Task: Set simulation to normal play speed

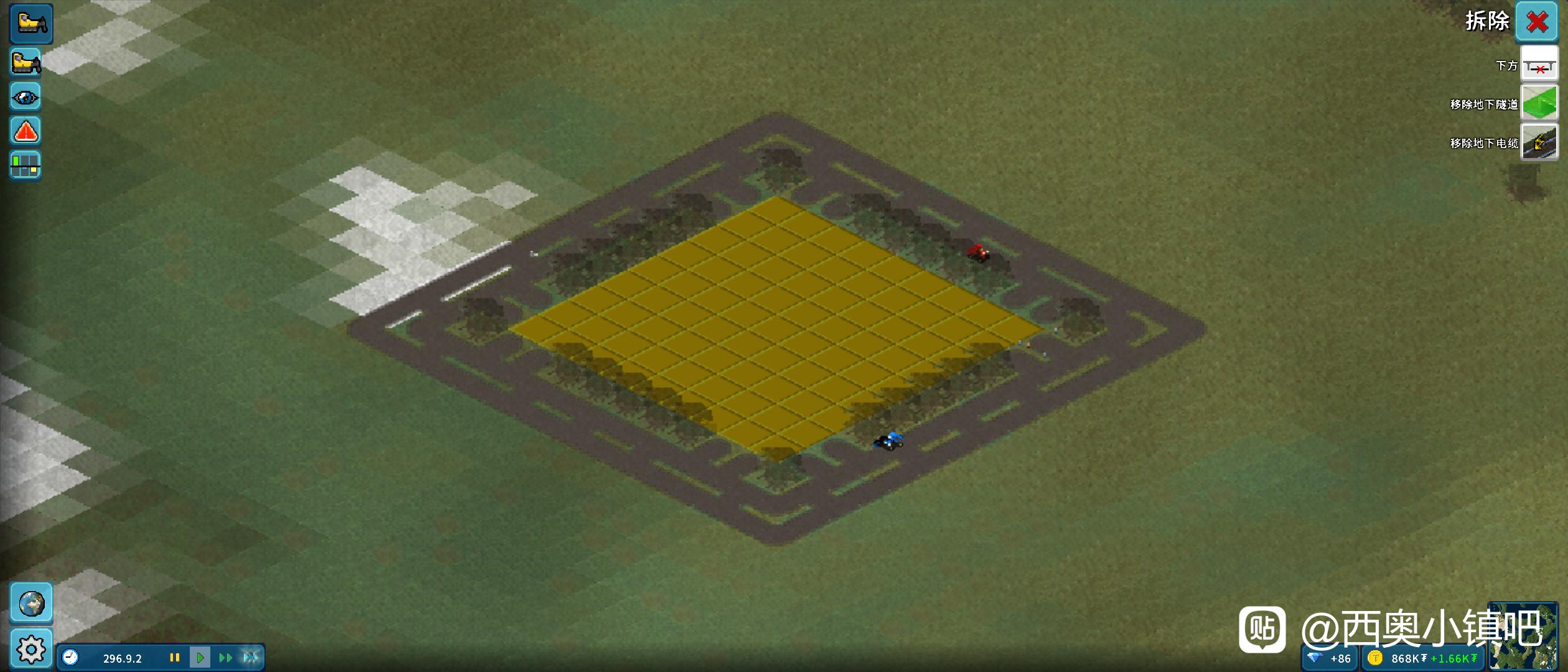Action: pyautogui.click(x=200, y=658)
